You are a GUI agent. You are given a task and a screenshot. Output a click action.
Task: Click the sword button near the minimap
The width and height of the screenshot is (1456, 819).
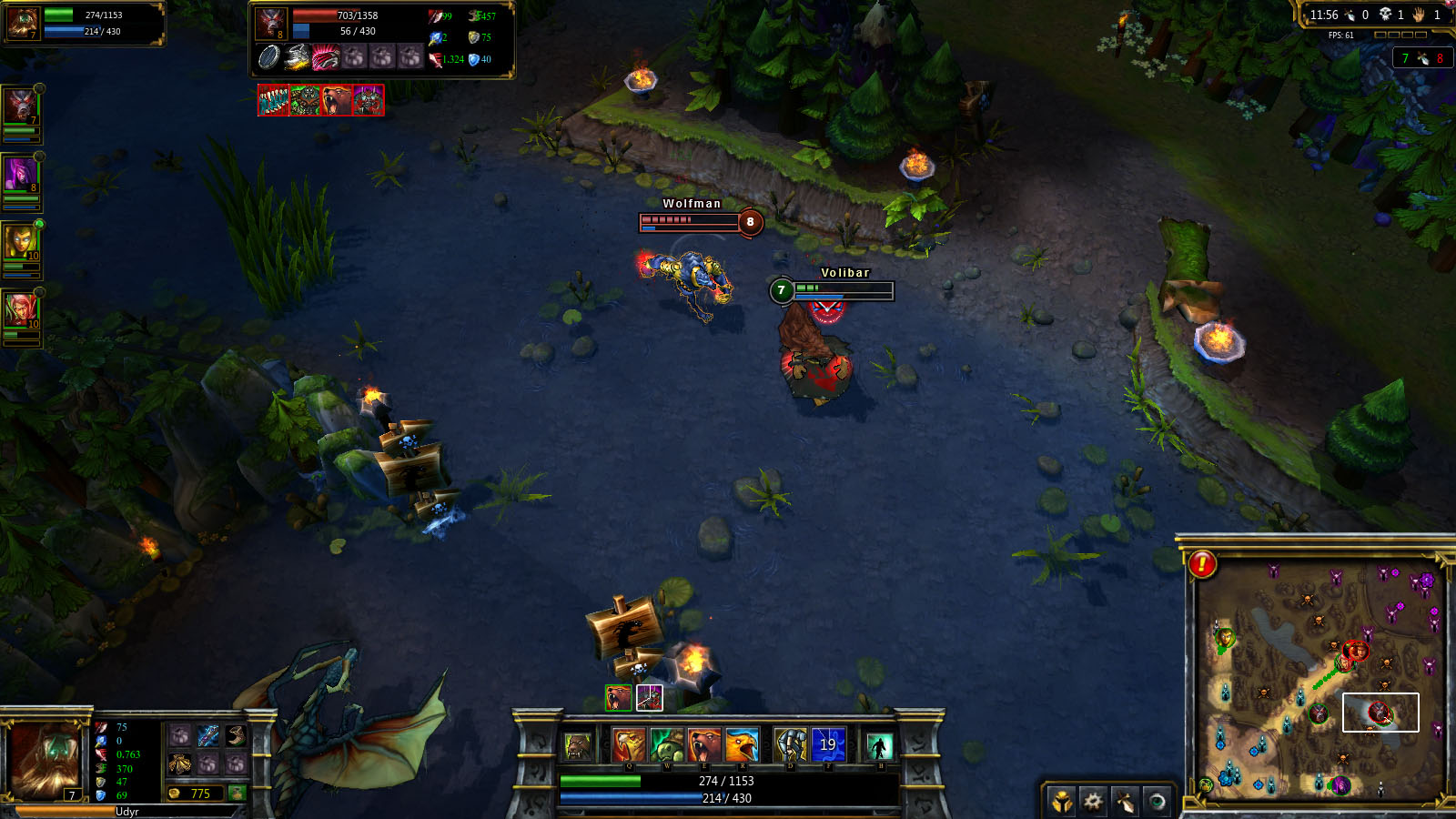[x=1125, y=802]
